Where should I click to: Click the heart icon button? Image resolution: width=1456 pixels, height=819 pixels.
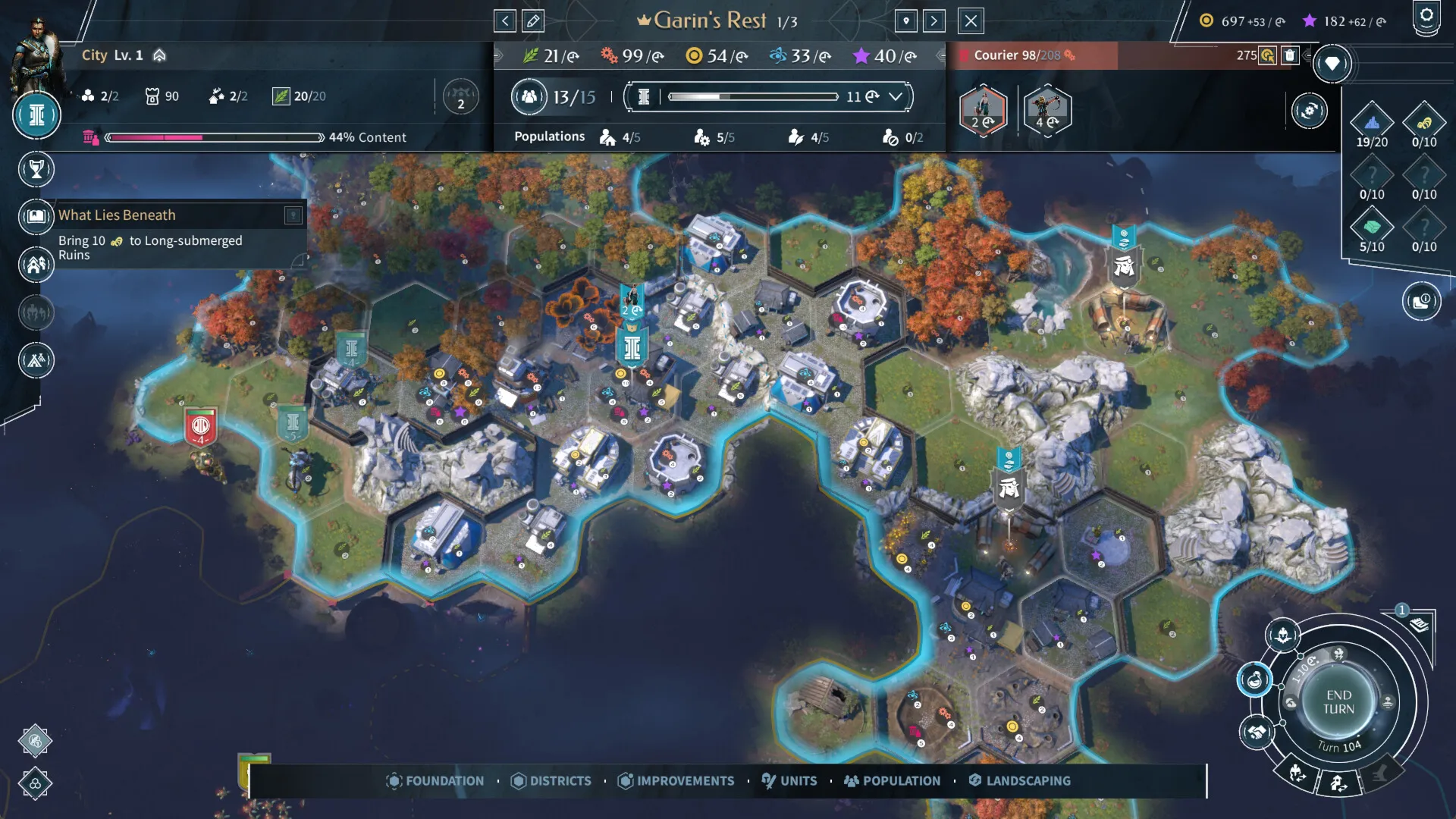[x=1332, y=64]
